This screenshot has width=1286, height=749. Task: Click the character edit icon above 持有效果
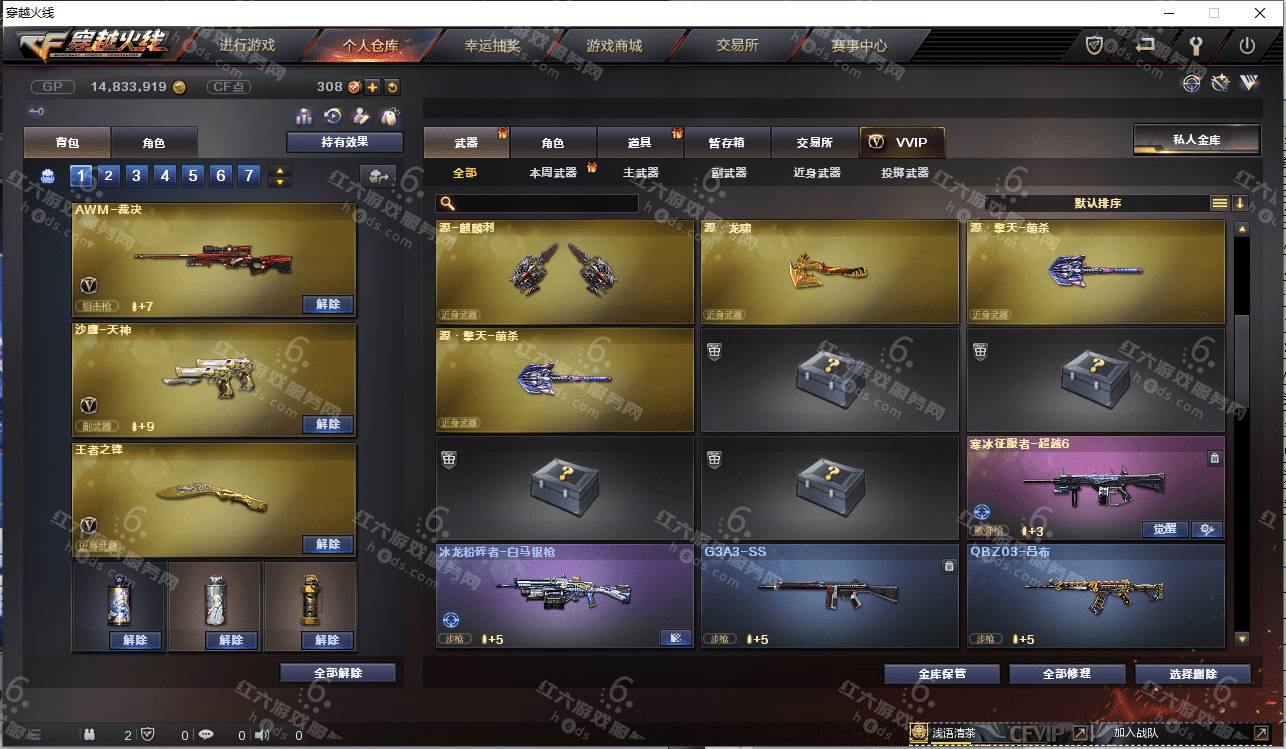click(x=362, y=116)
